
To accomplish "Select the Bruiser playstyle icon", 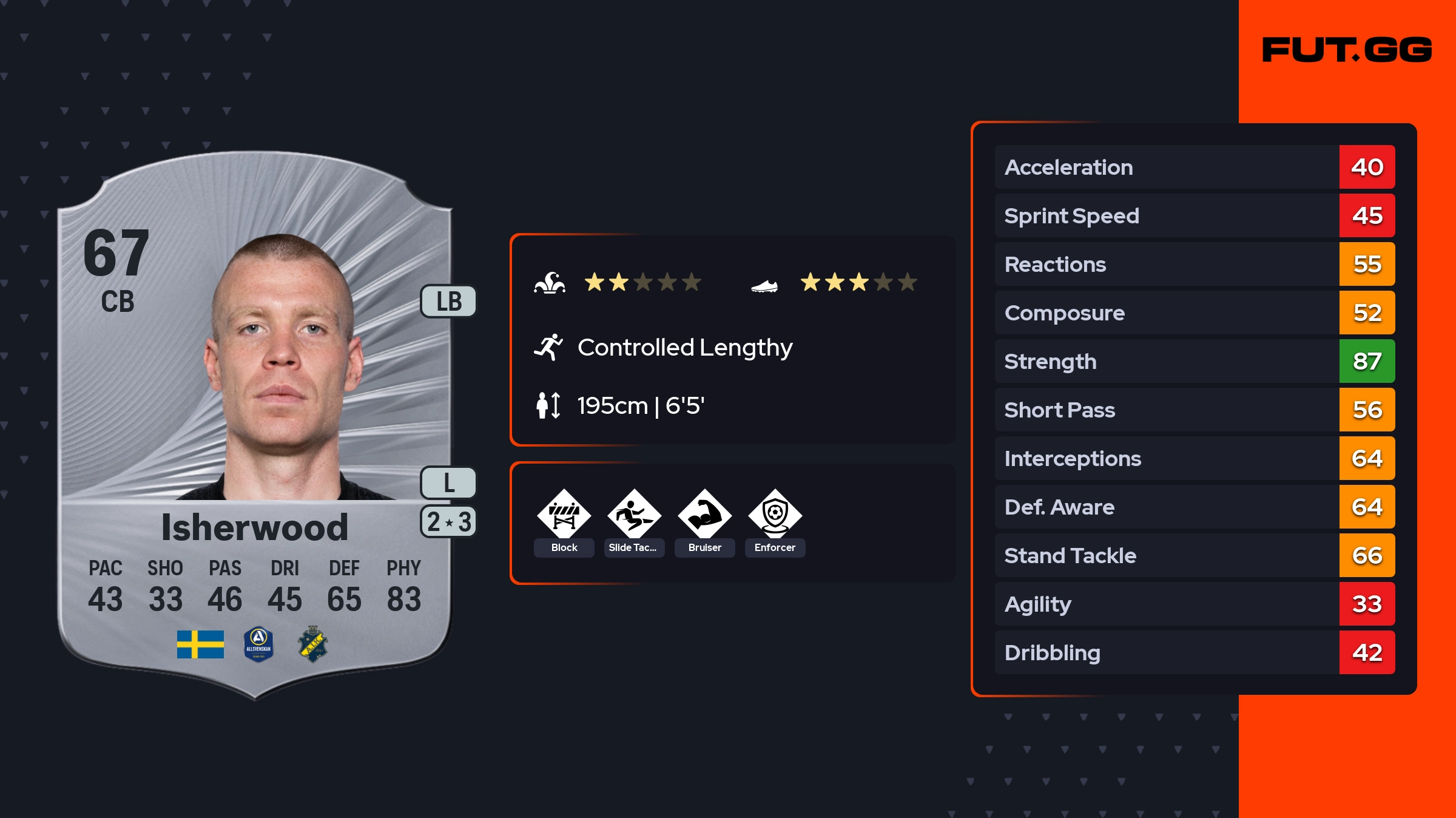I will pyautogui.click(x=704, y=515).
